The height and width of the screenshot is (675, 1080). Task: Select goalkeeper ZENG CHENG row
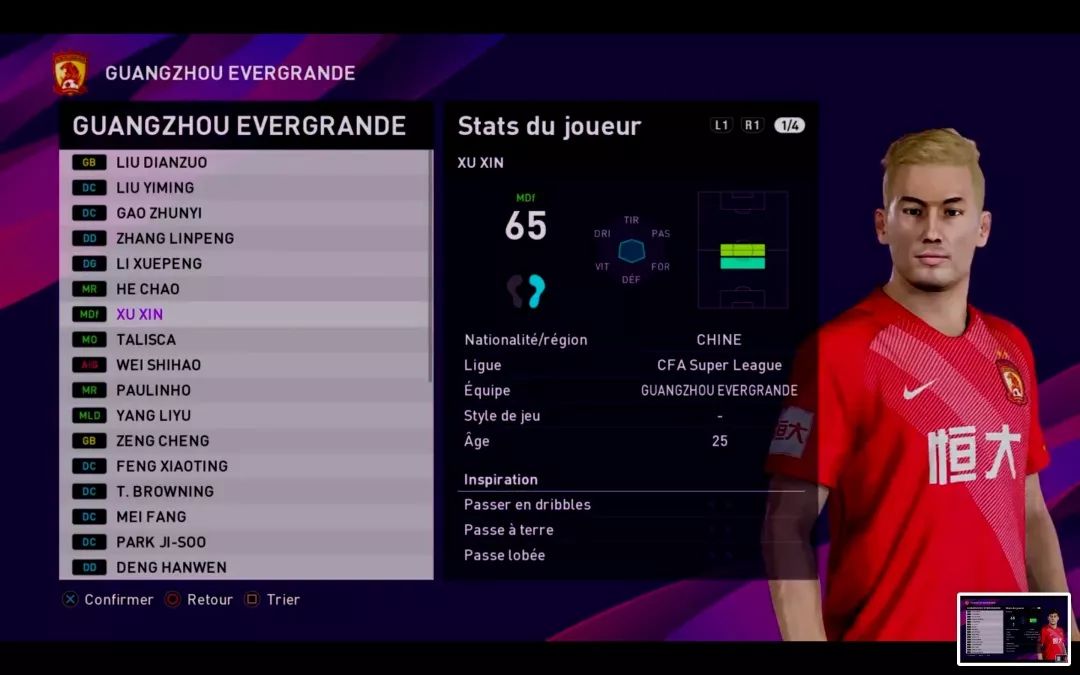point(245,441)
